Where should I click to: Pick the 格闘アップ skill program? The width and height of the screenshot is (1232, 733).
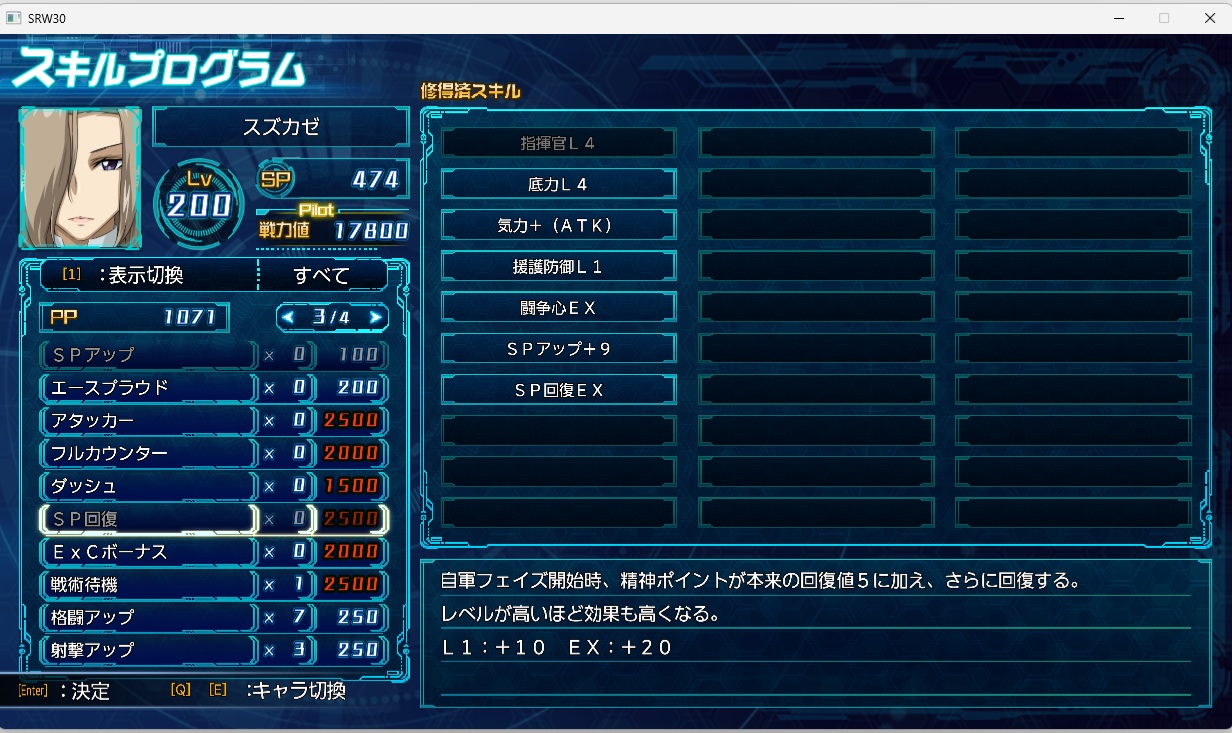tap(147, 617)
